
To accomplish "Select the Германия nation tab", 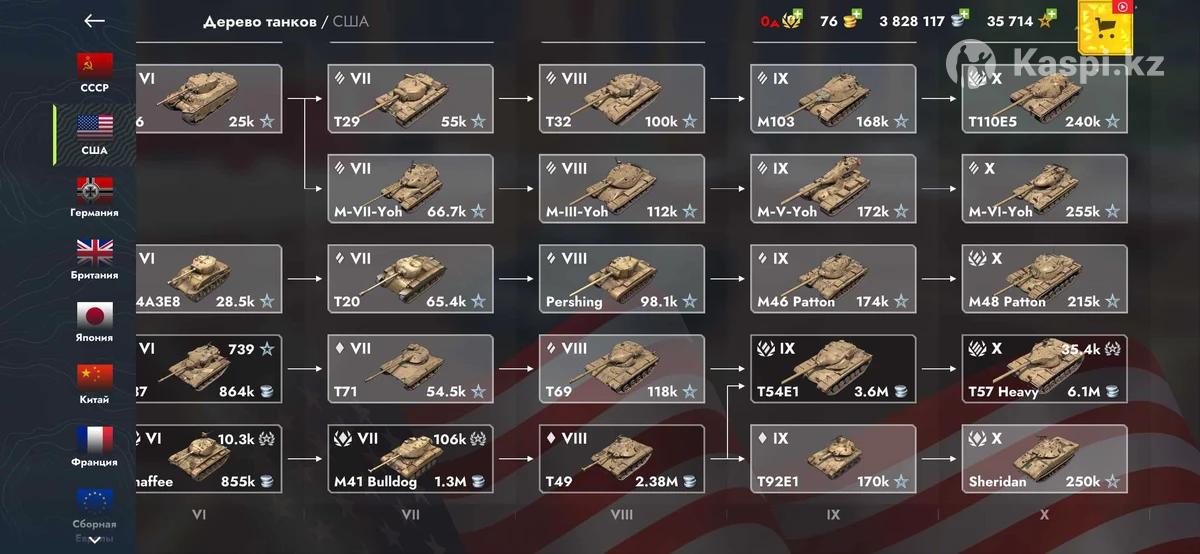I will (x=95, y=197).
